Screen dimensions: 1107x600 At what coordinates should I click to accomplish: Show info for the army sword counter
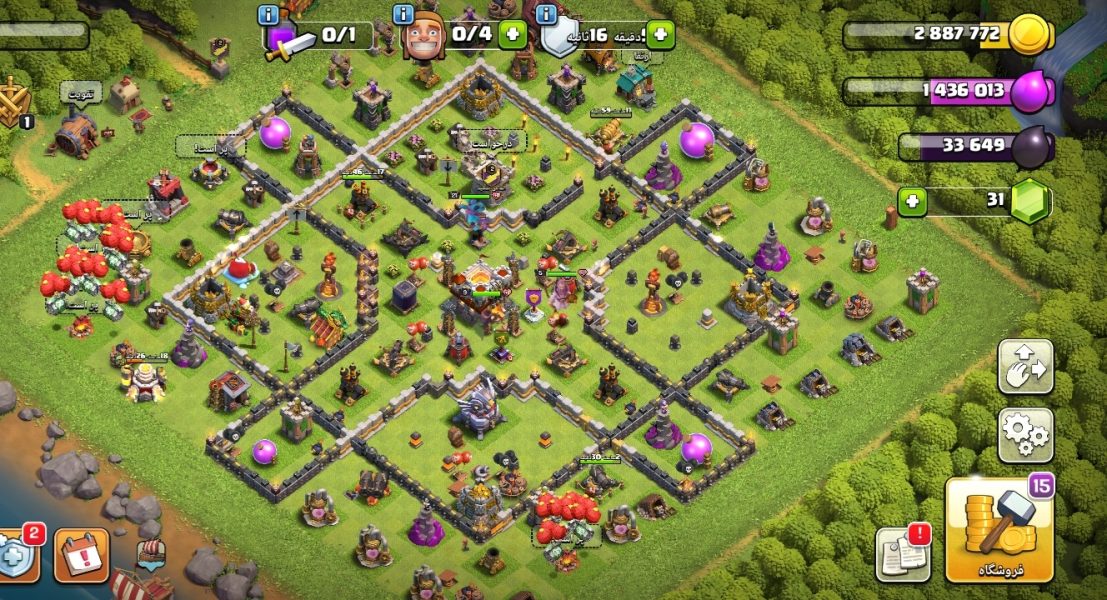click(268, 15)
